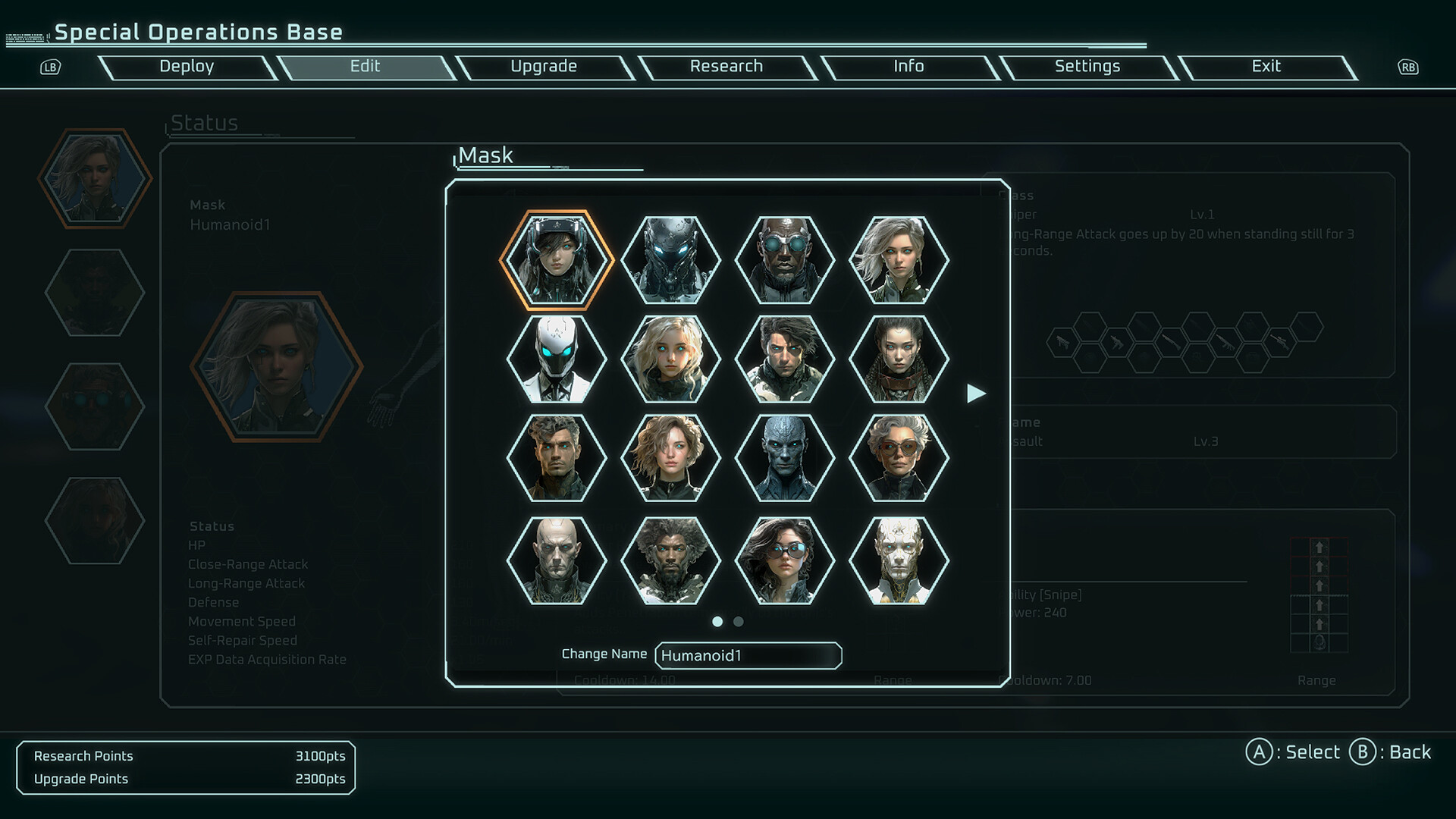This screenshot has height=819, width=1456.
Task: Switch to the Research tab
Action: [x=726, y=67]
